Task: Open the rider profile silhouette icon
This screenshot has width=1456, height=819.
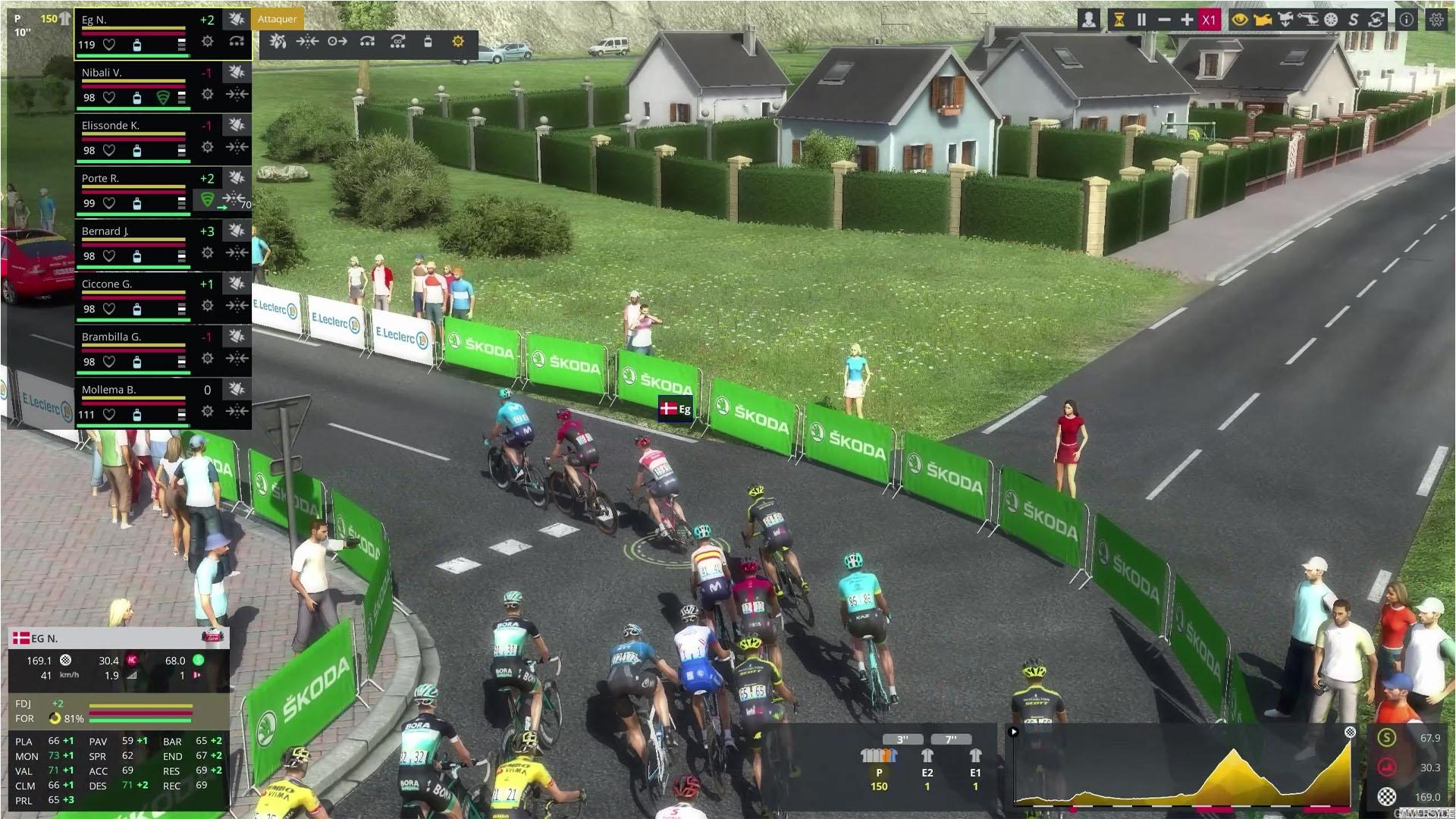Action: (1089, 20)
